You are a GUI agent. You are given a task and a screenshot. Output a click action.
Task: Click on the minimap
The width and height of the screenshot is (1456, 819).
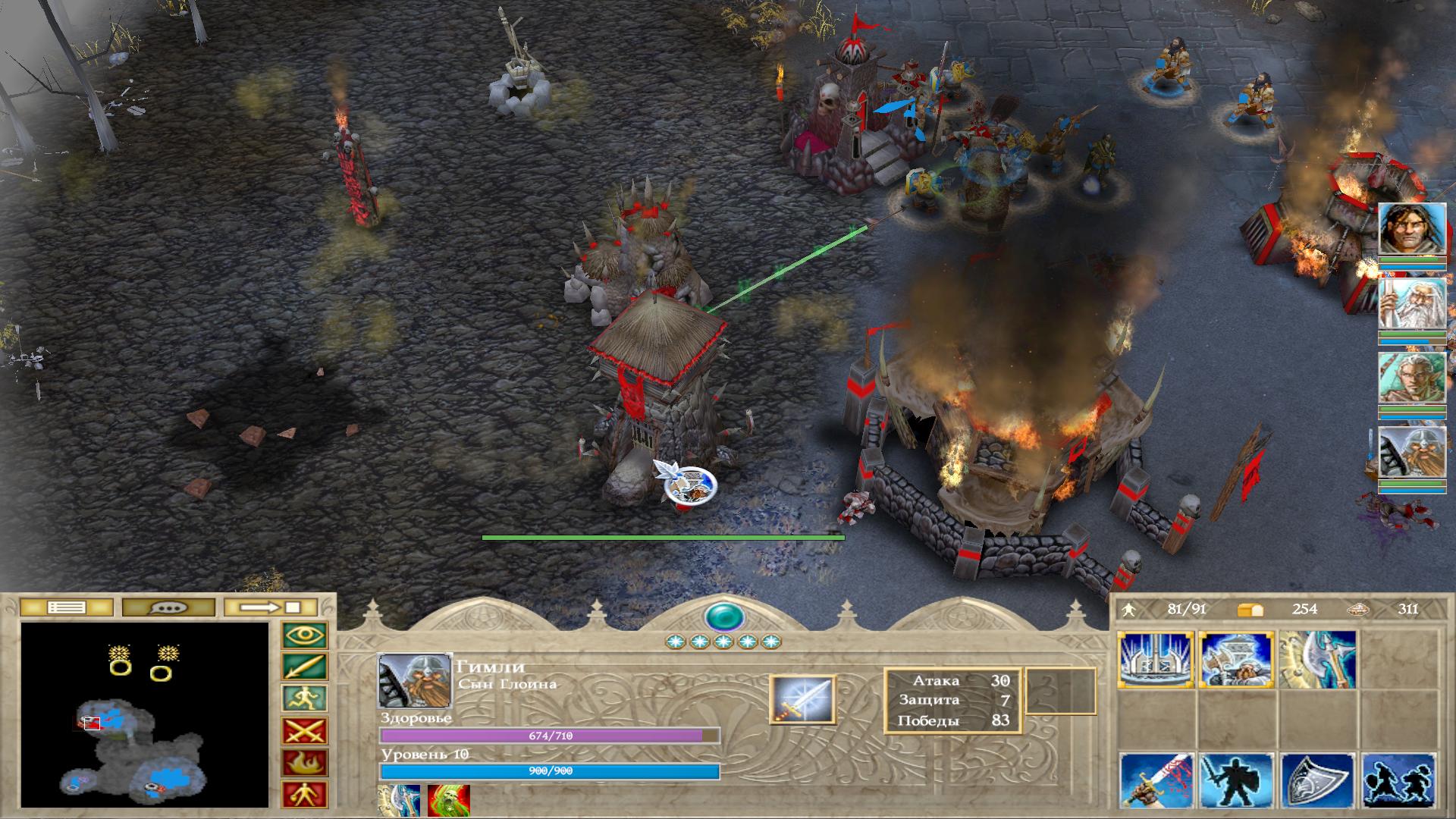point(145,714)
